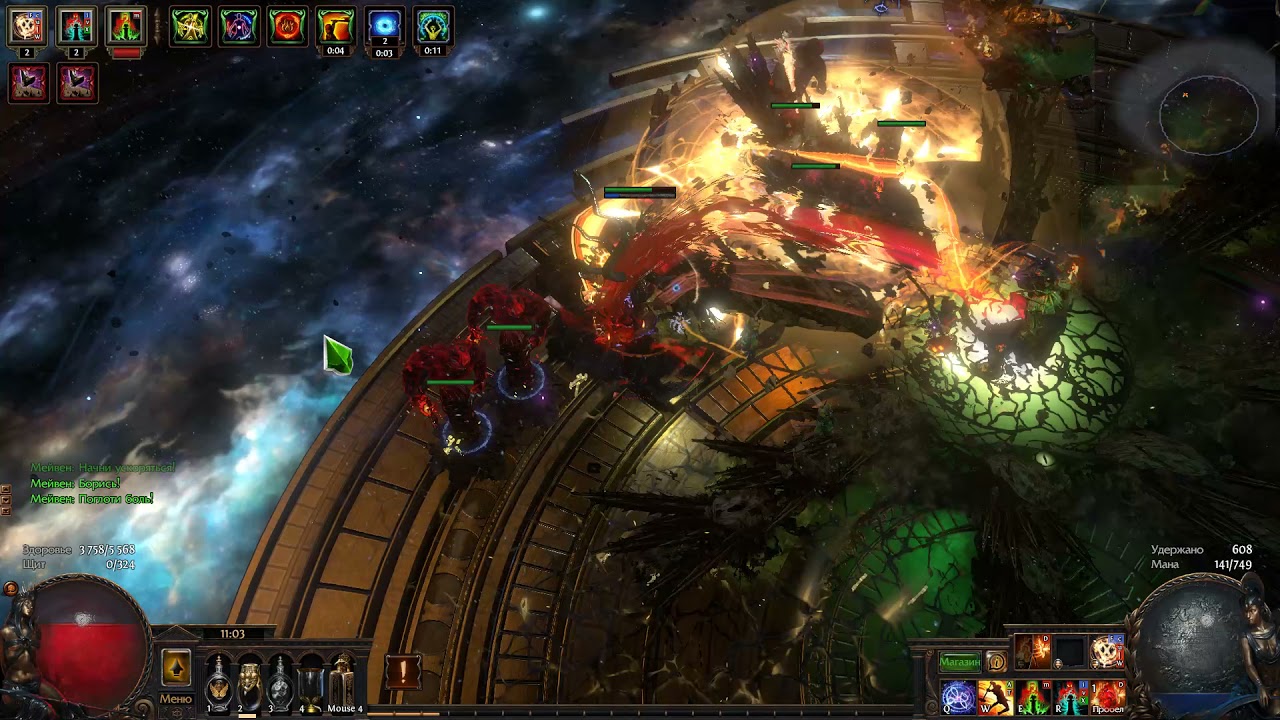This screenshot has width=1280, height=720.
Task: Open the Меню button
Action: point(175,699)
